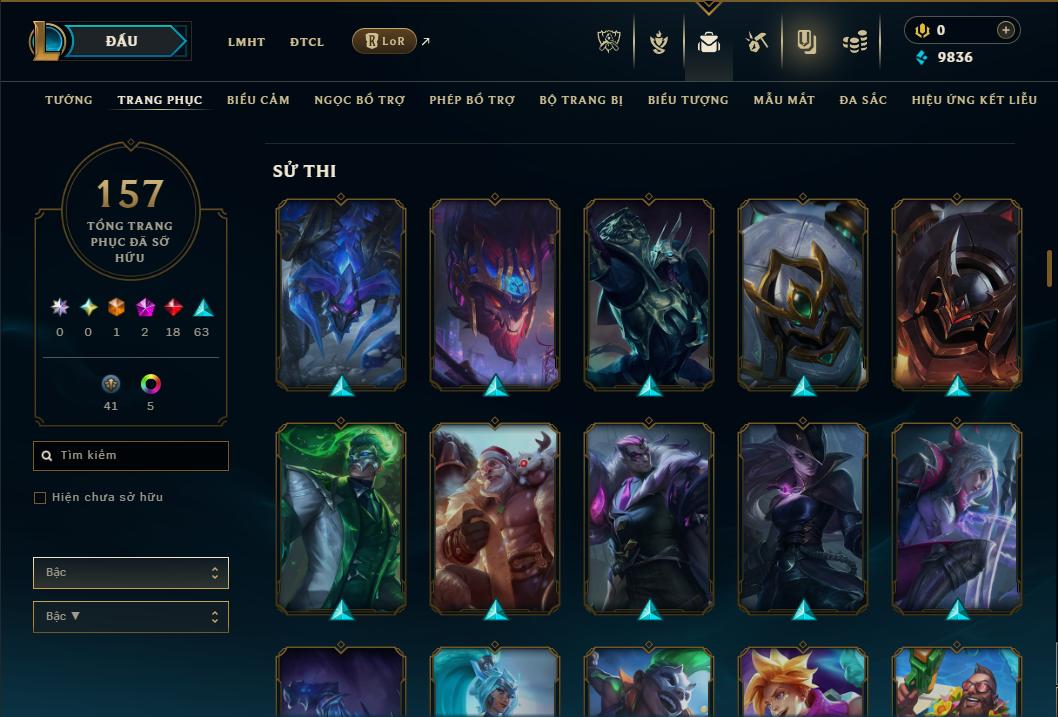Launch the LoR external link
The width and height of the screenshot is (1058, 717).
385,41
